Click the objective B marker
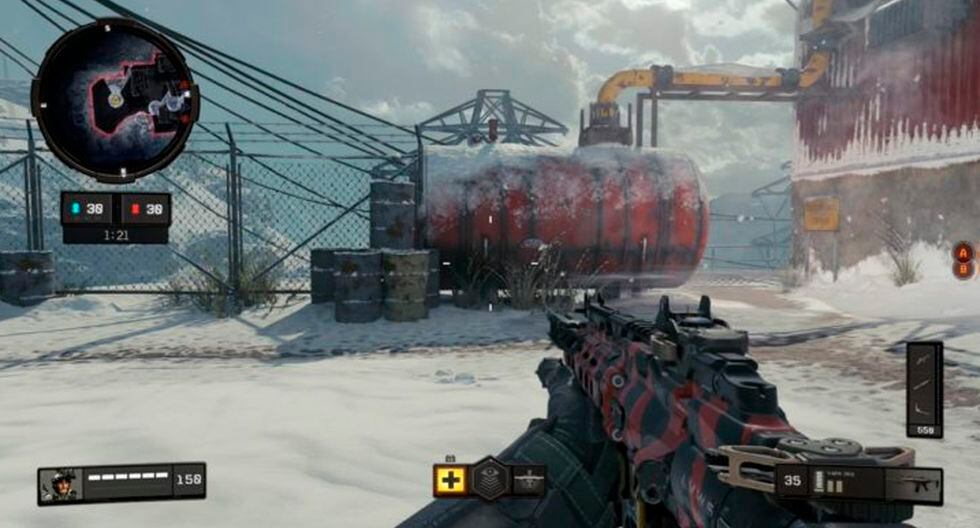 tap(963, 268)
